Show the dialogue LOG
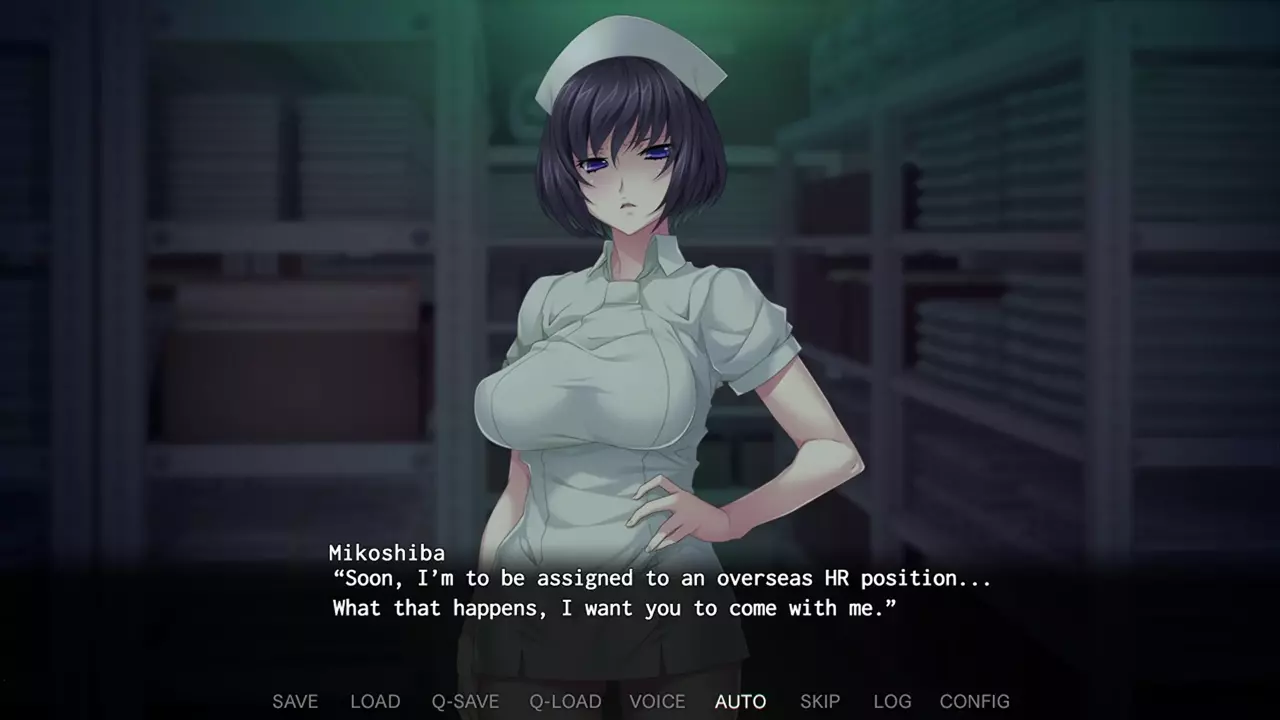 [x=892, y=702]
